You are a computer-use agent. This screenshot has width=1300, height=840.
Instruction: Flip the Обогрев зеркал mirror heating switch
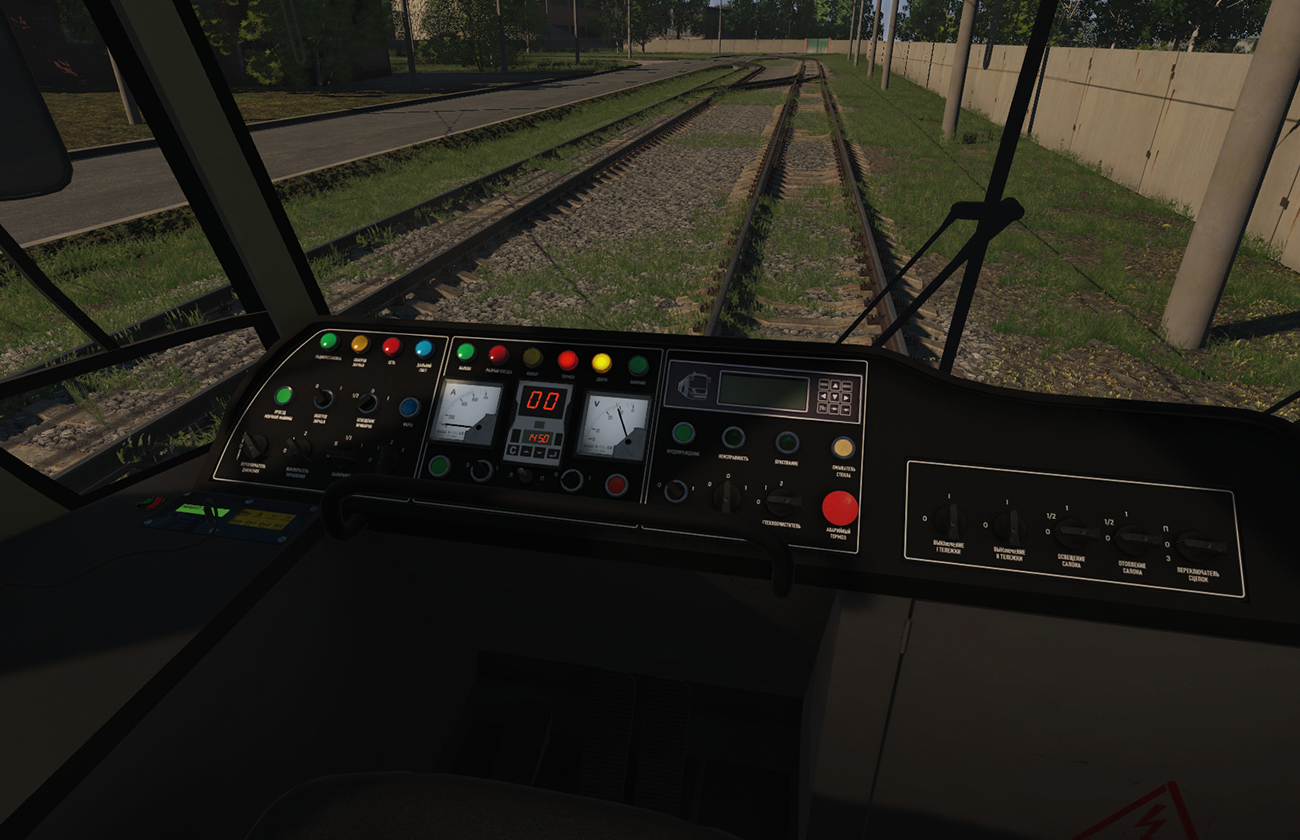(323, 399)
